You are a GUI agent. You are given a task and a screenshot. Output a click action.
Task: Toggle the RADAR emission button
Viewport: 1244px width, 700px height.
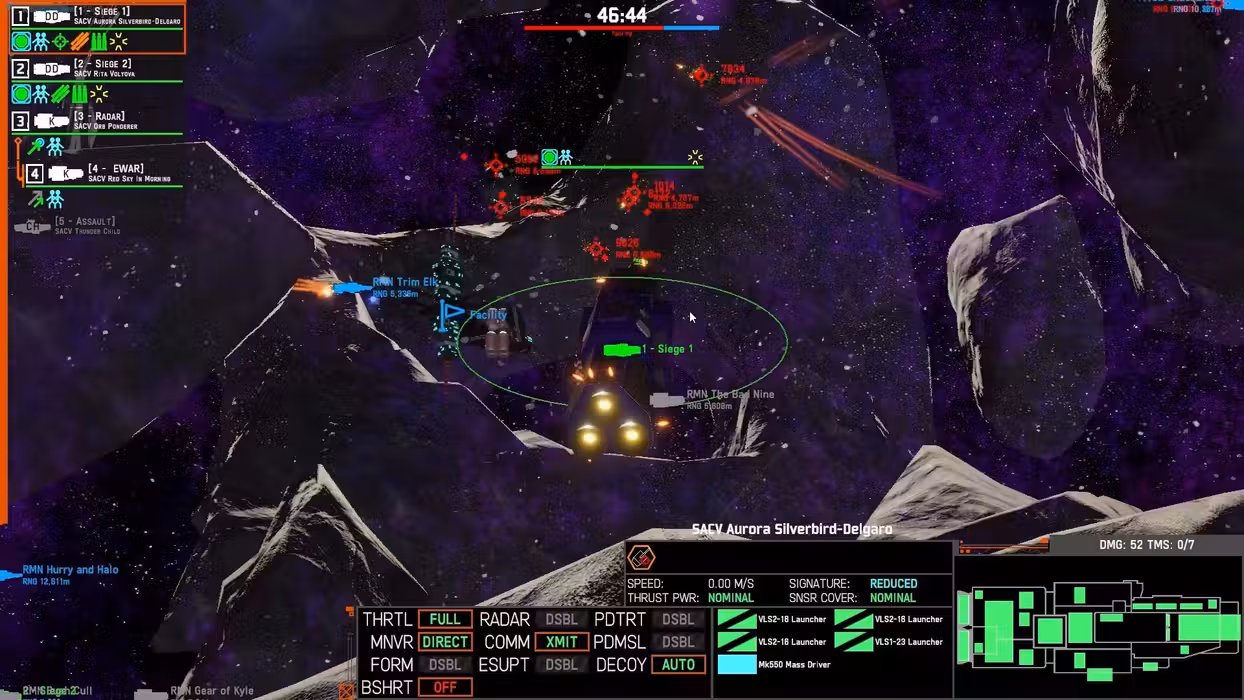click(x=561, y=619)
